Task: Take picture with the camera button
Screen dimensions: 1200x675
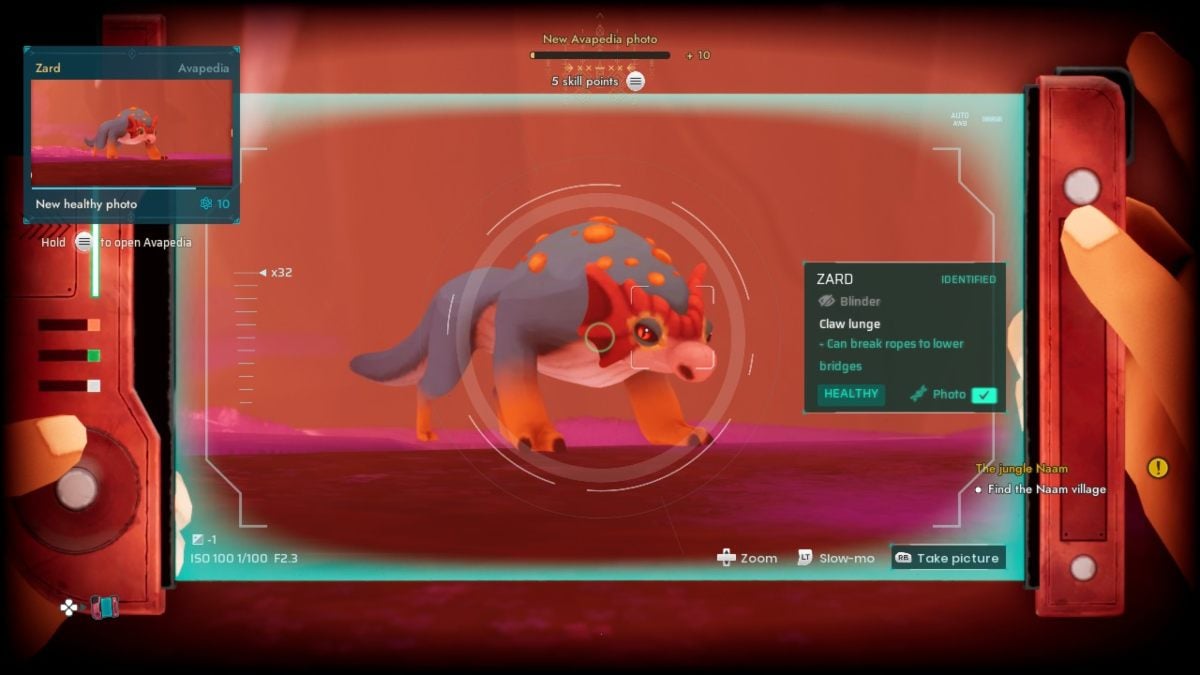Action: click(947, 558)
